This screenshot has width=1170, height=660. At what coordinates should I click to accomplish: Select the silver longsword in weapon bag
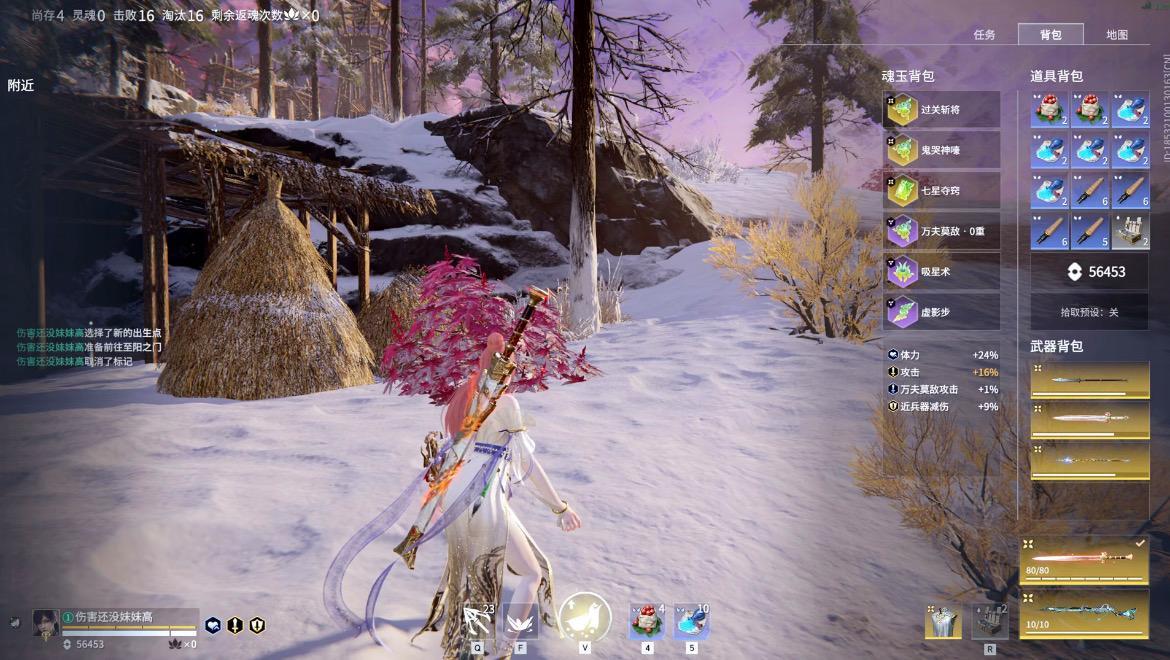click(1090, 420)
